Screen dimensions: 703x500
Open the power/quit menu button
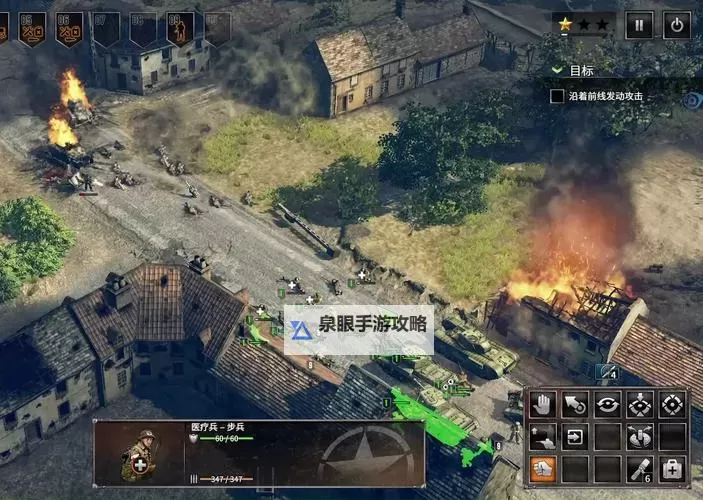[677, 25]
